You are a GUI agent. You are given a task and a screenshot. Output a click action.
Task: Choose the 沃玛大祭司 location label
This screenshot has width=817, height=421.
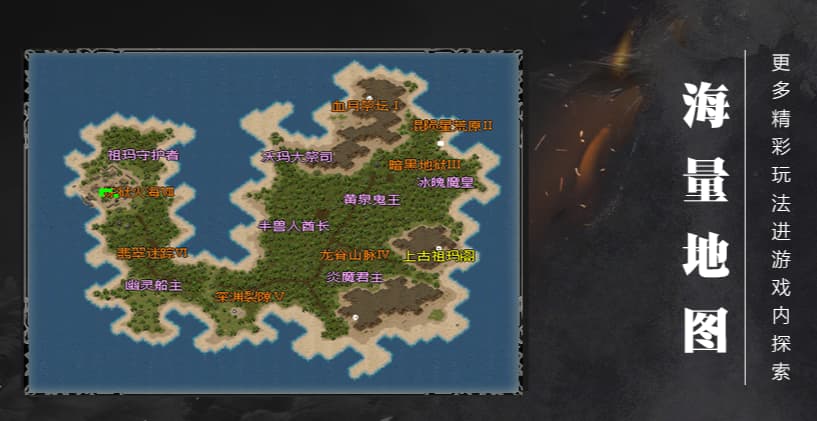click(297, 157)
